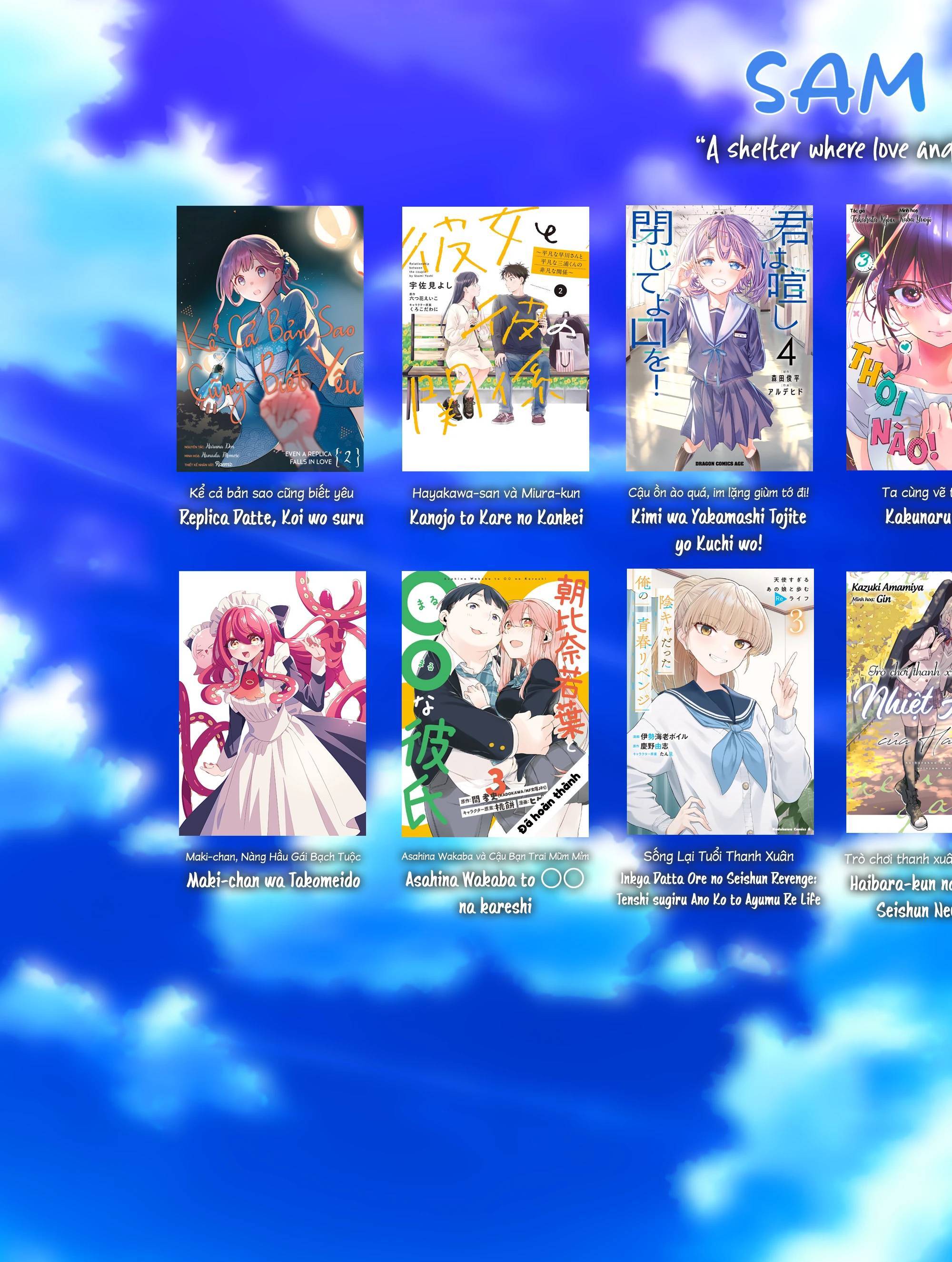This screenshot has width=952, height=1262.
Task: Open the Replica Datte, Koi wo suru cover
Action: pos(270,338)
